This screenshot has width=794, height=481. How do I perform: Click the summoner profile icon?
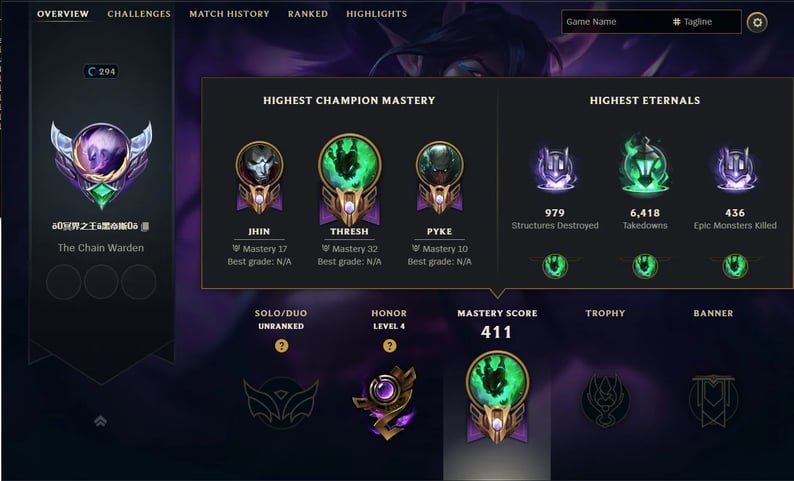[101, 160]
